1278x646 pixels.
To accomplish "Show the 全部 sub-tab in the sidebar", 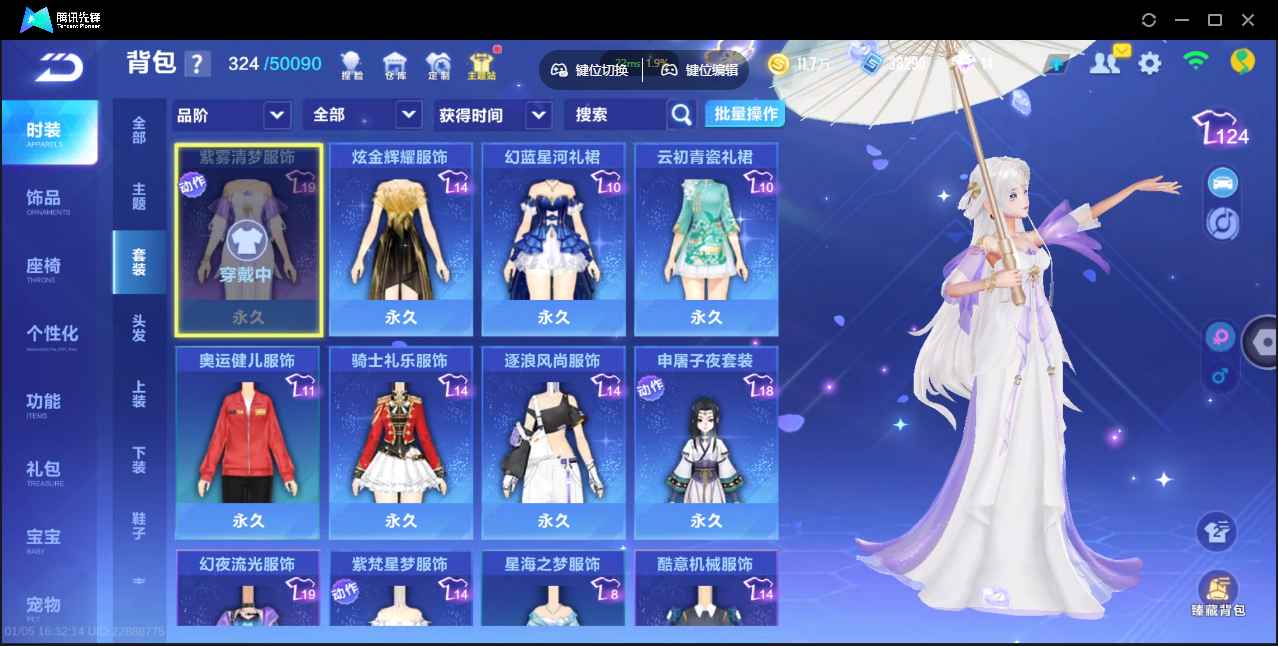I will [139, 130].
